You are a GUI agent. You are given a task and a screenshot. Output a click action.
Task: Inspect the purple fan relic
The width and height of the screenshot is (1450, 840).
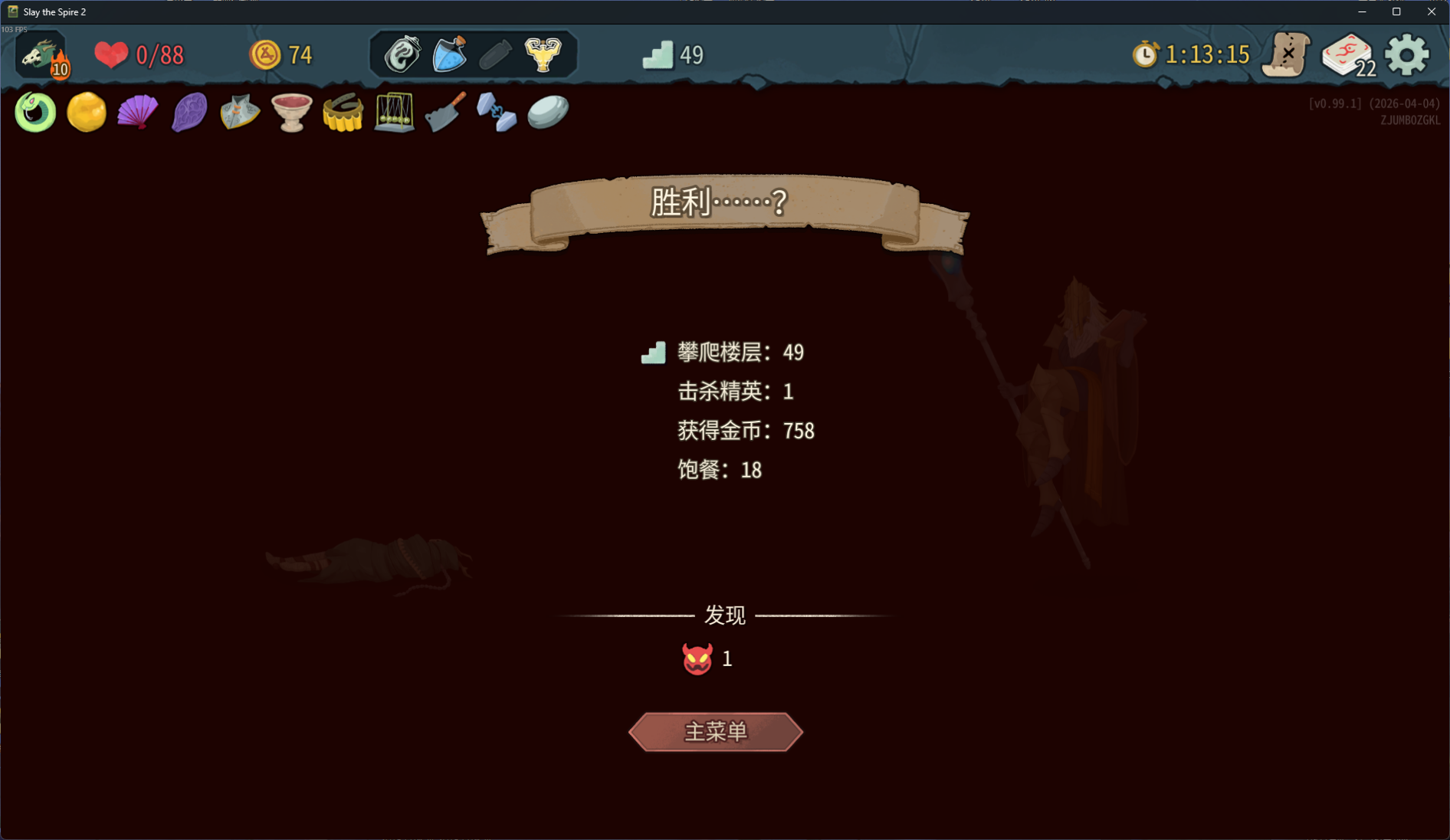(x=138, y=113)
